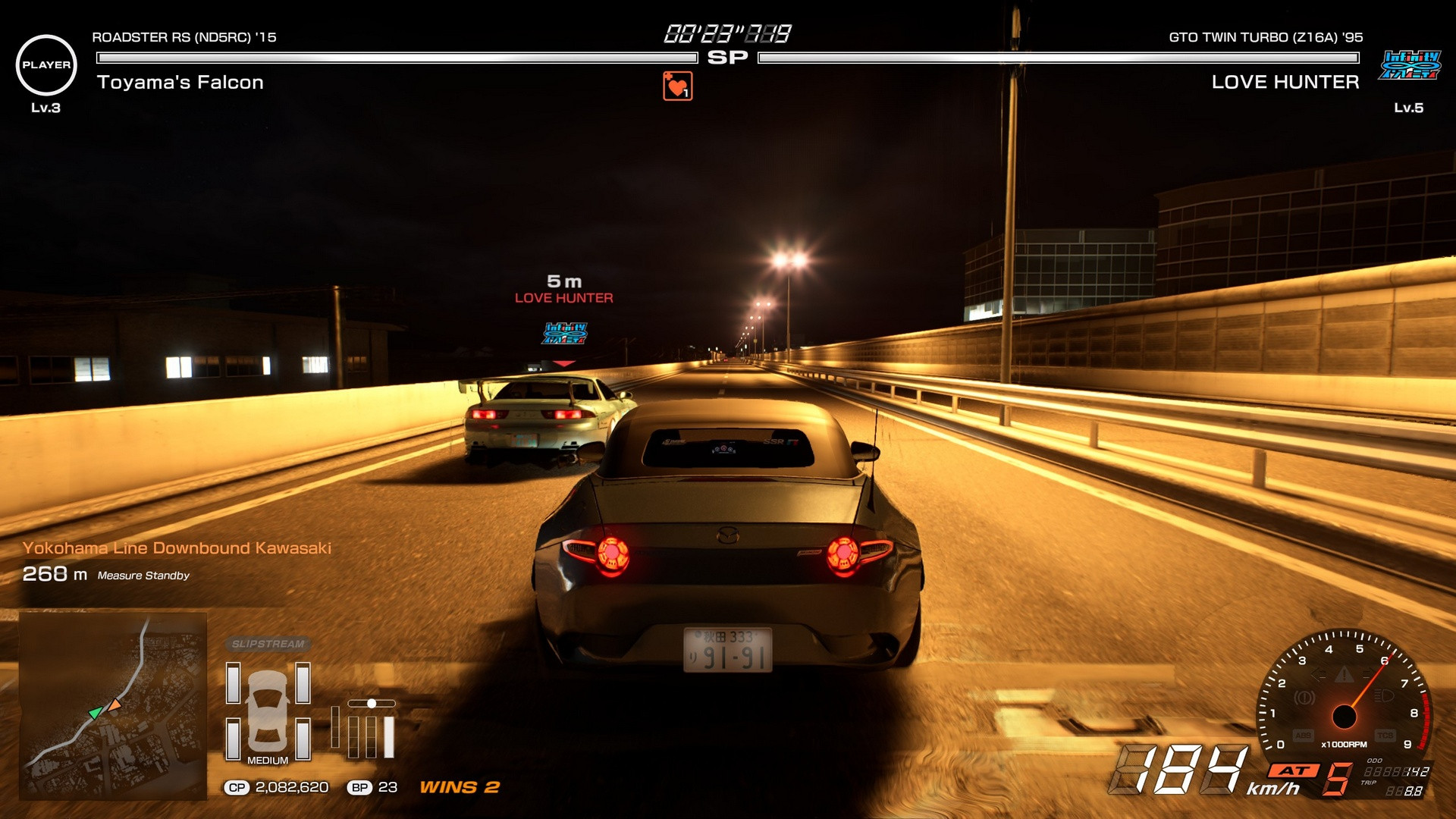This screenshot has width=1456, height=819.
Task: Click the AT transmission indicator
Action: coord(1295,770)
